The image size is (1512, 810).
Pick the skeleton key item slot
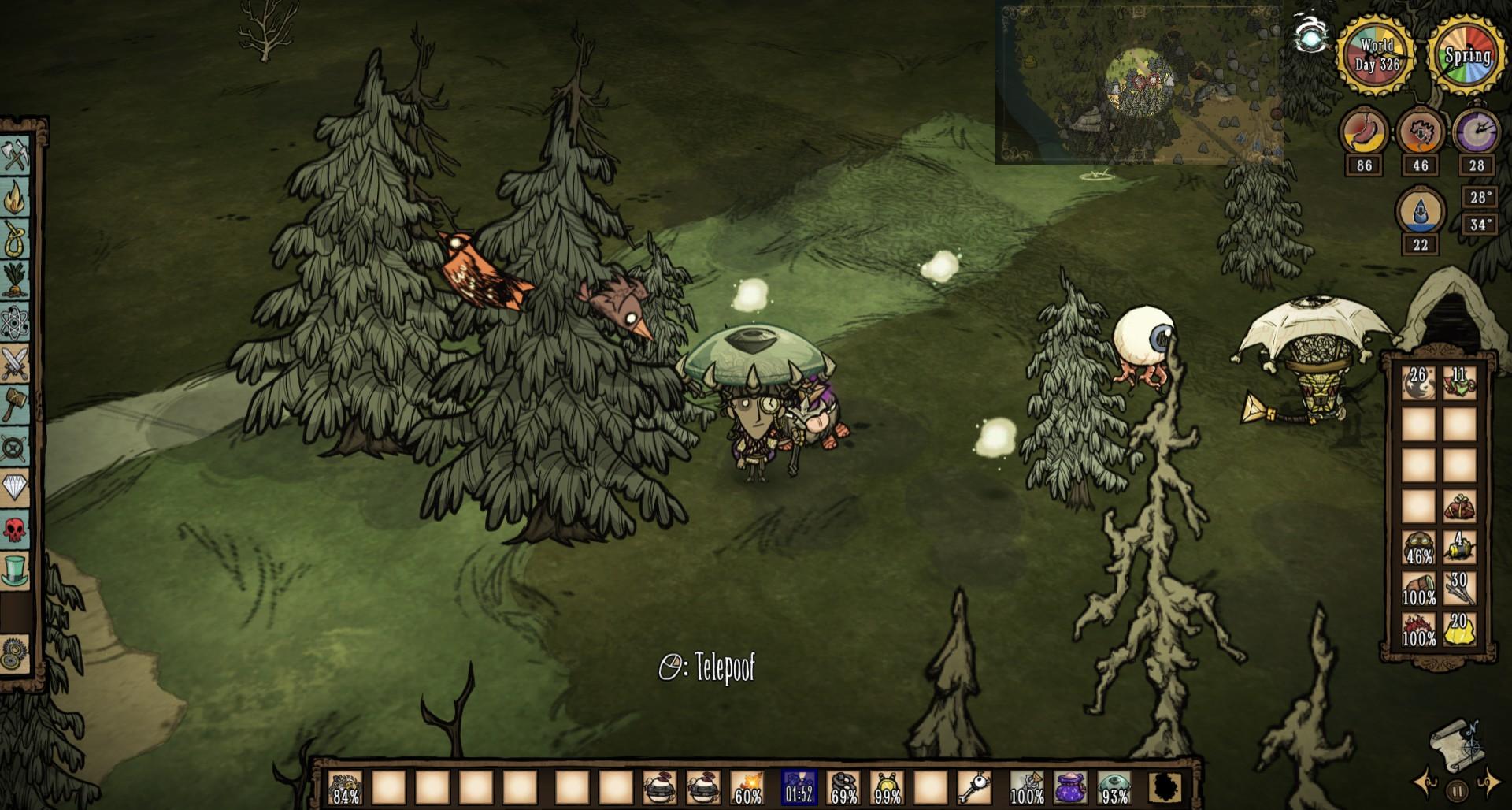point(974,787)
